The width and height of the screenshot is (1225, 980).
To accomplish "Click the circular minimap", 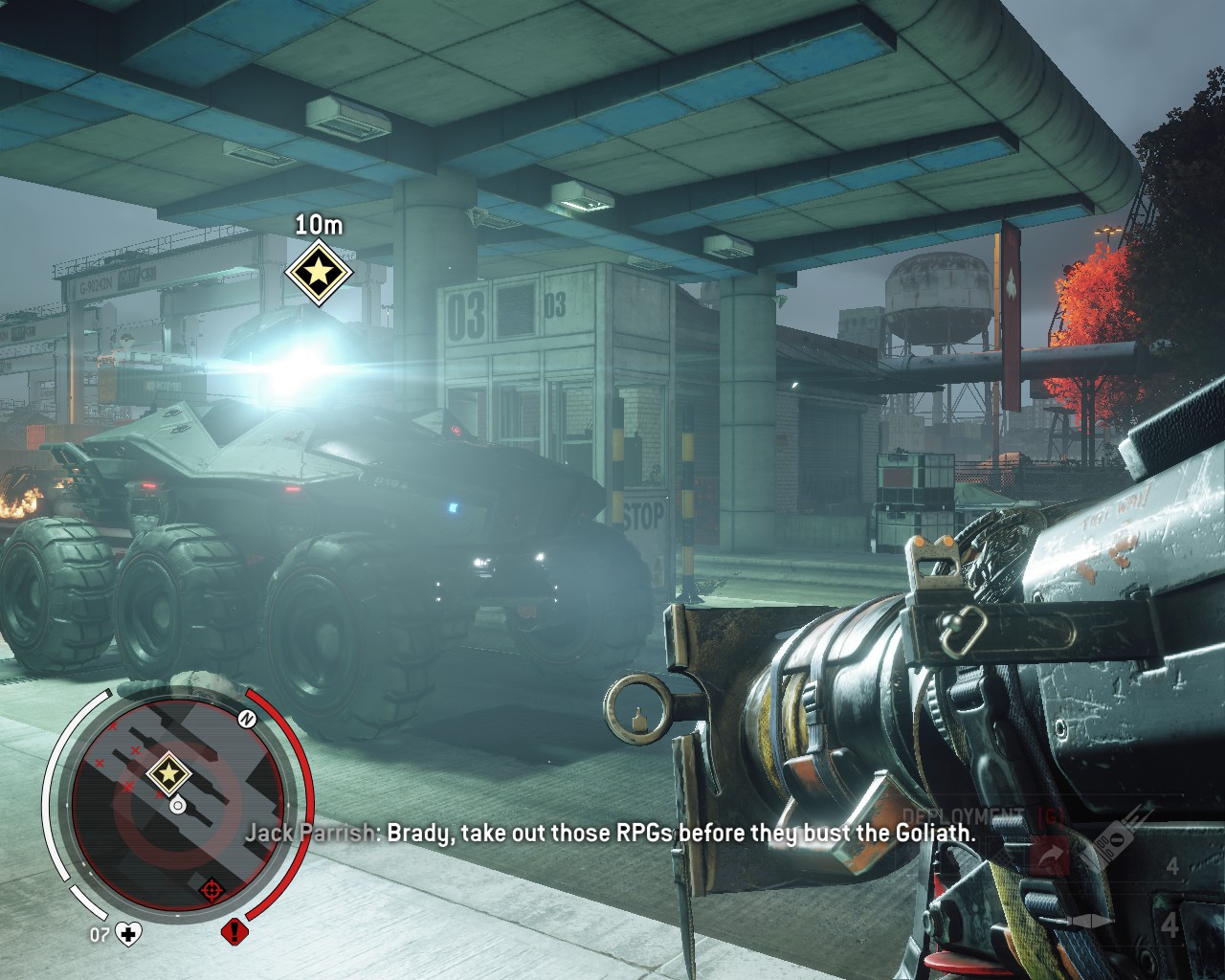I will pos(177,804).
